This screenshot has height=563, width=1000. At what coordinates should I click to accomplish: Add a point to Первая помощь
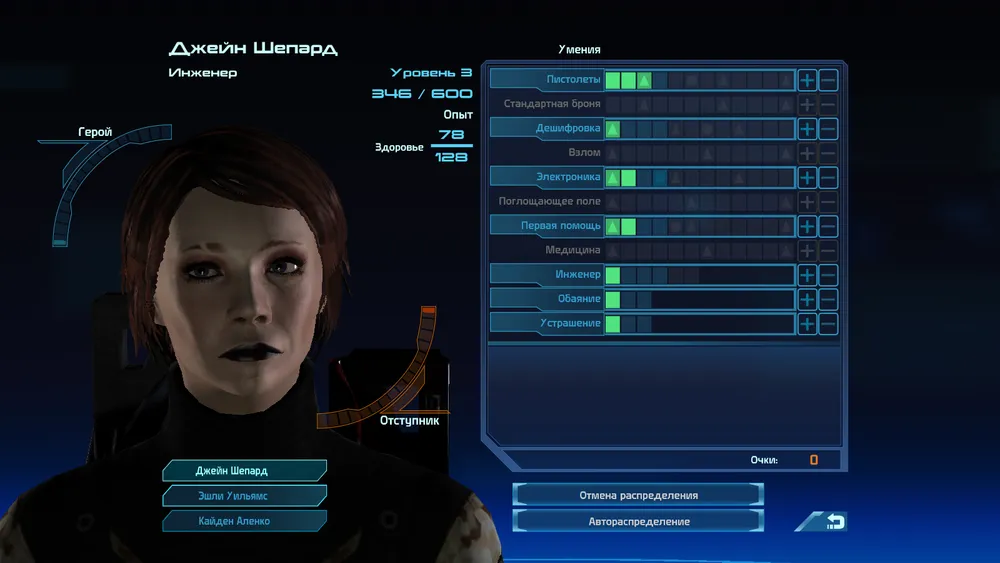point(807,226)
